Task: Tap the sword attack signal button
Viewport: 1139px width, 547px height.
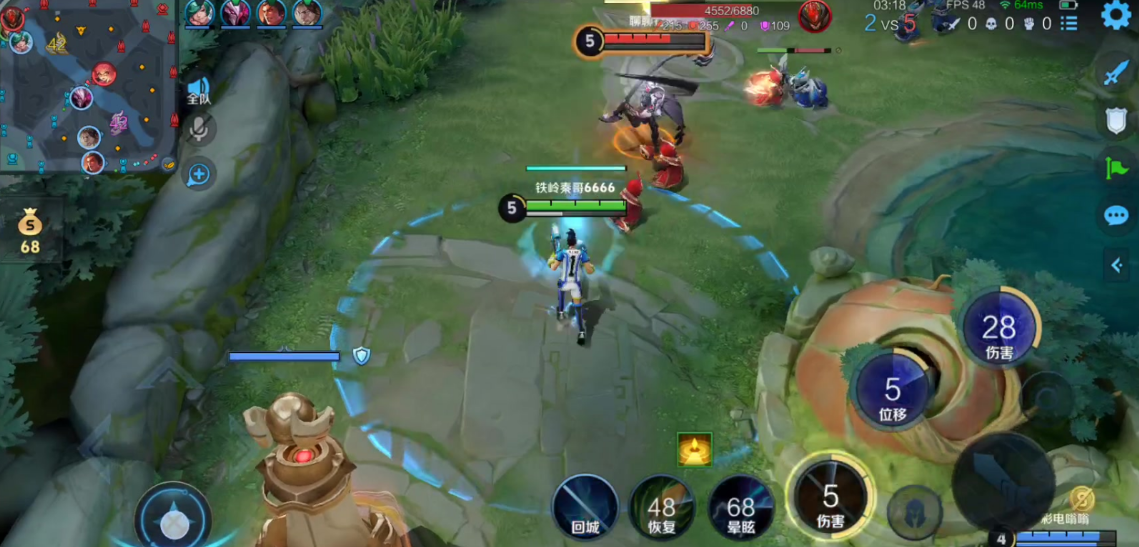Action: tap(1116, 72)
